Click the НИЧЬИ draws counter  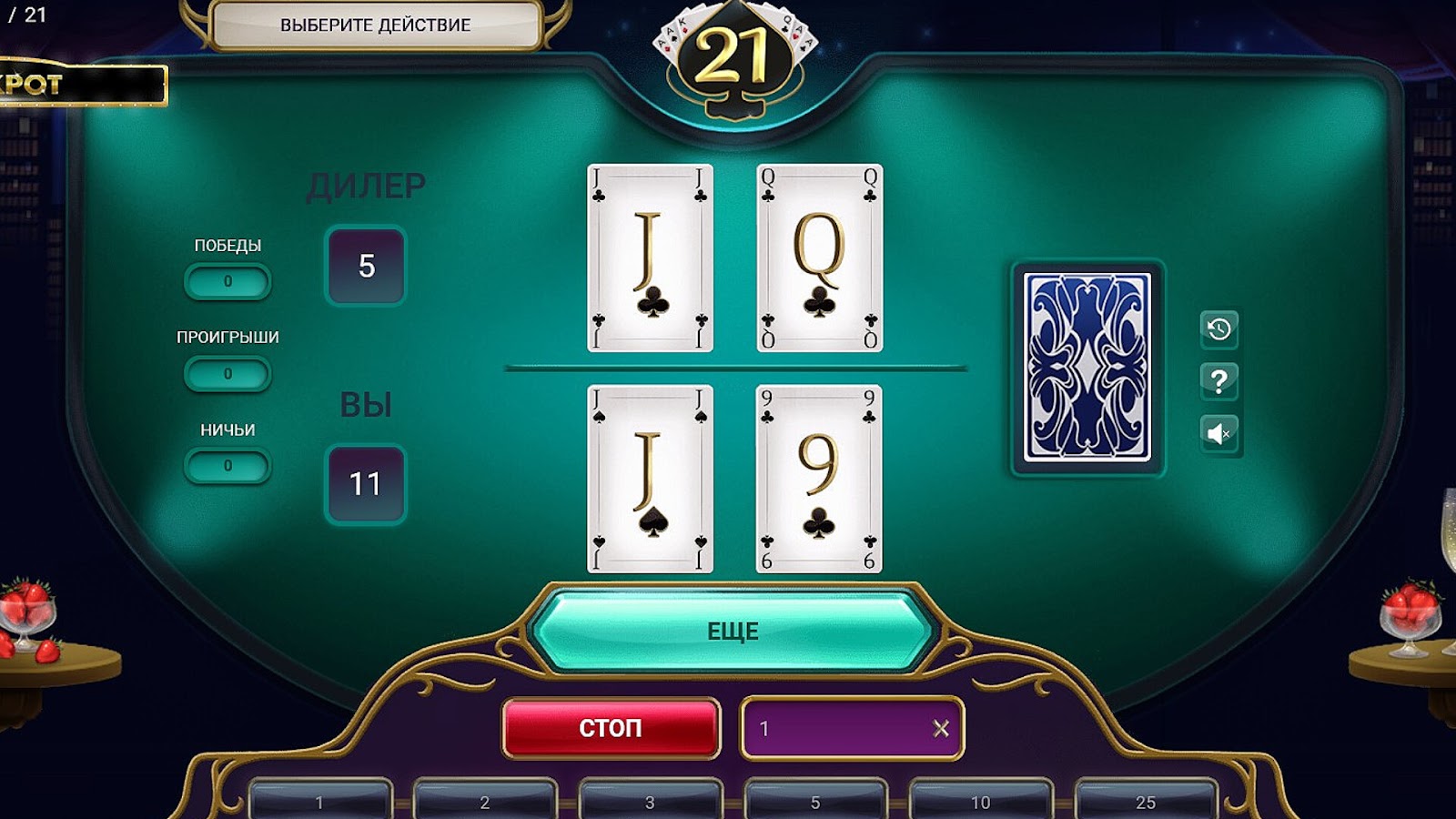pos(227,465)
